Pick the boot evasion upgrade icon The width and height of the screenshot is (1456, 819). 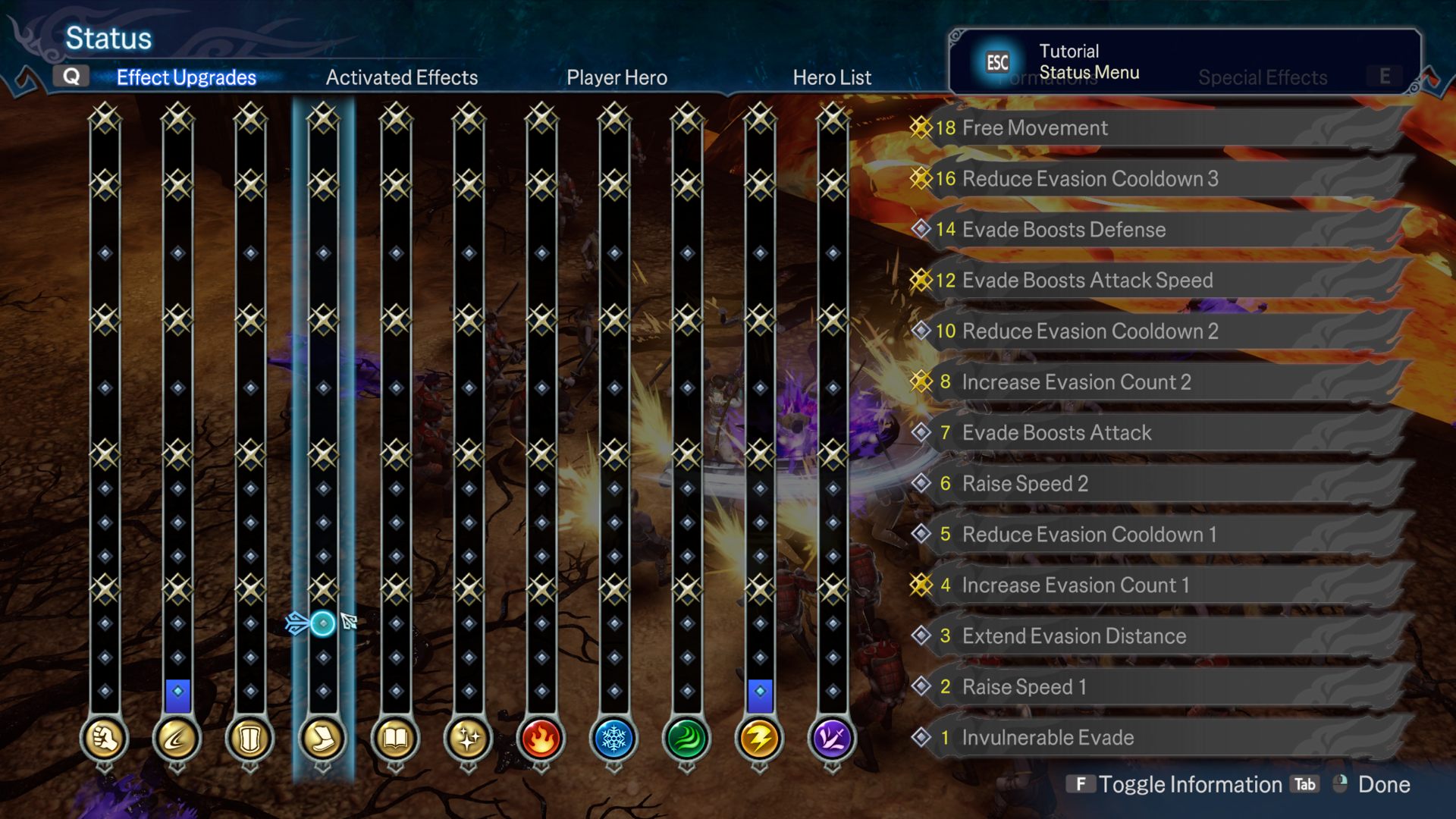323,738
